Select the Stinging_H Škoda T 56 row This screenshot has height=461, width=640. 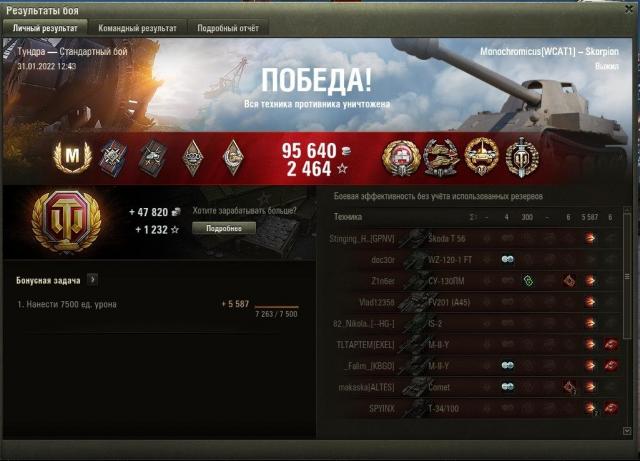point(470,238)
